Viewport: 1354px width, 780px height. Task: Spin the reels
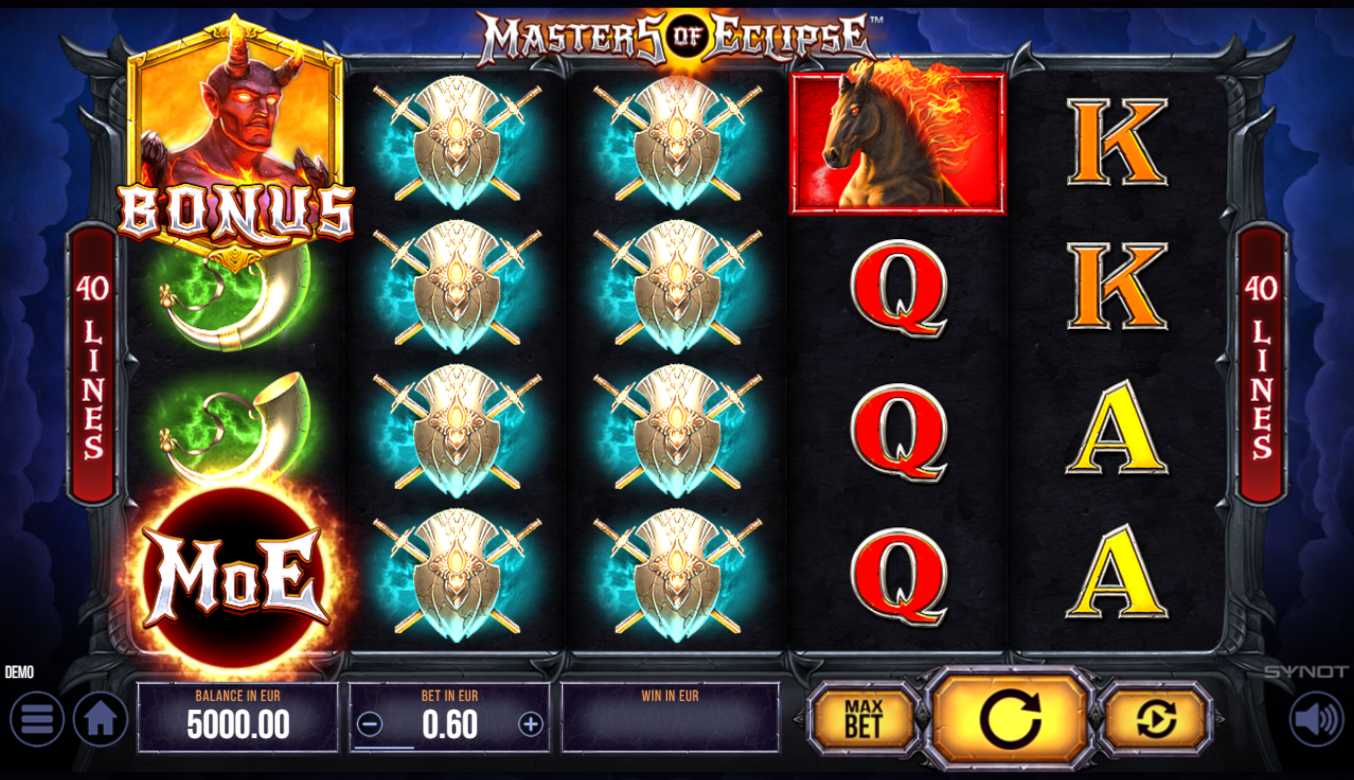[1009, 718]
